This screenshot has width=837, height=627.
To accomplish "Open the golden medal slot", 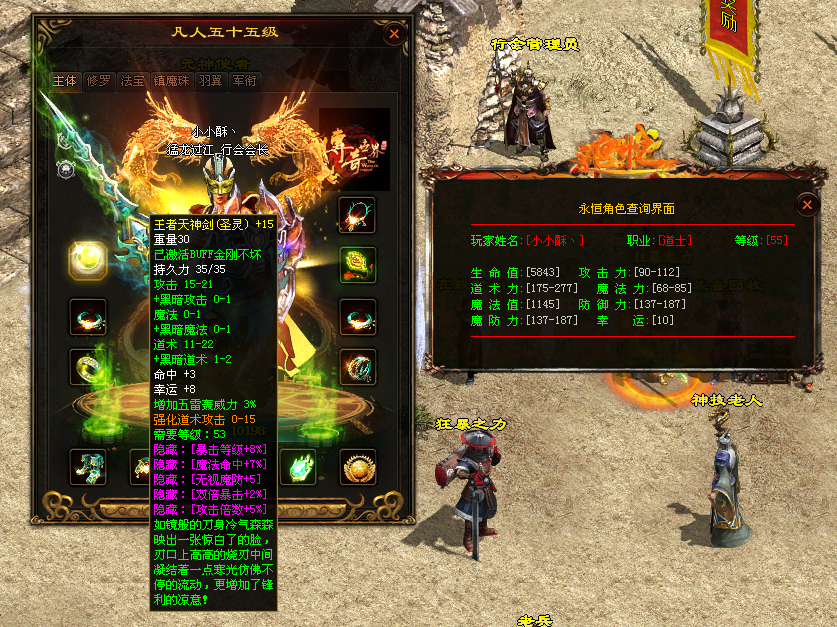I will (x=357, y=466).
